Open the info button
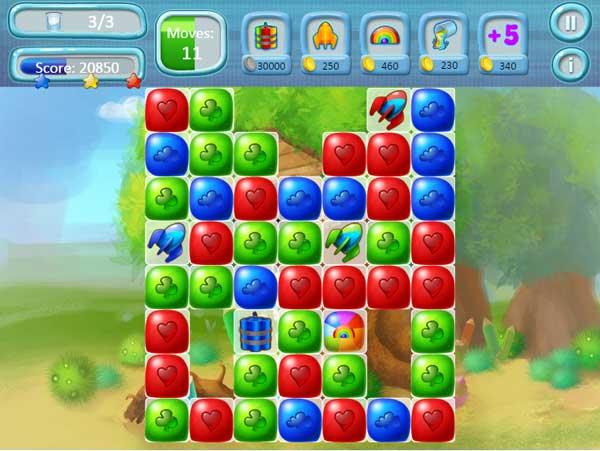The image size is (600, 451). pyautogui.click(x=570, y=65)
